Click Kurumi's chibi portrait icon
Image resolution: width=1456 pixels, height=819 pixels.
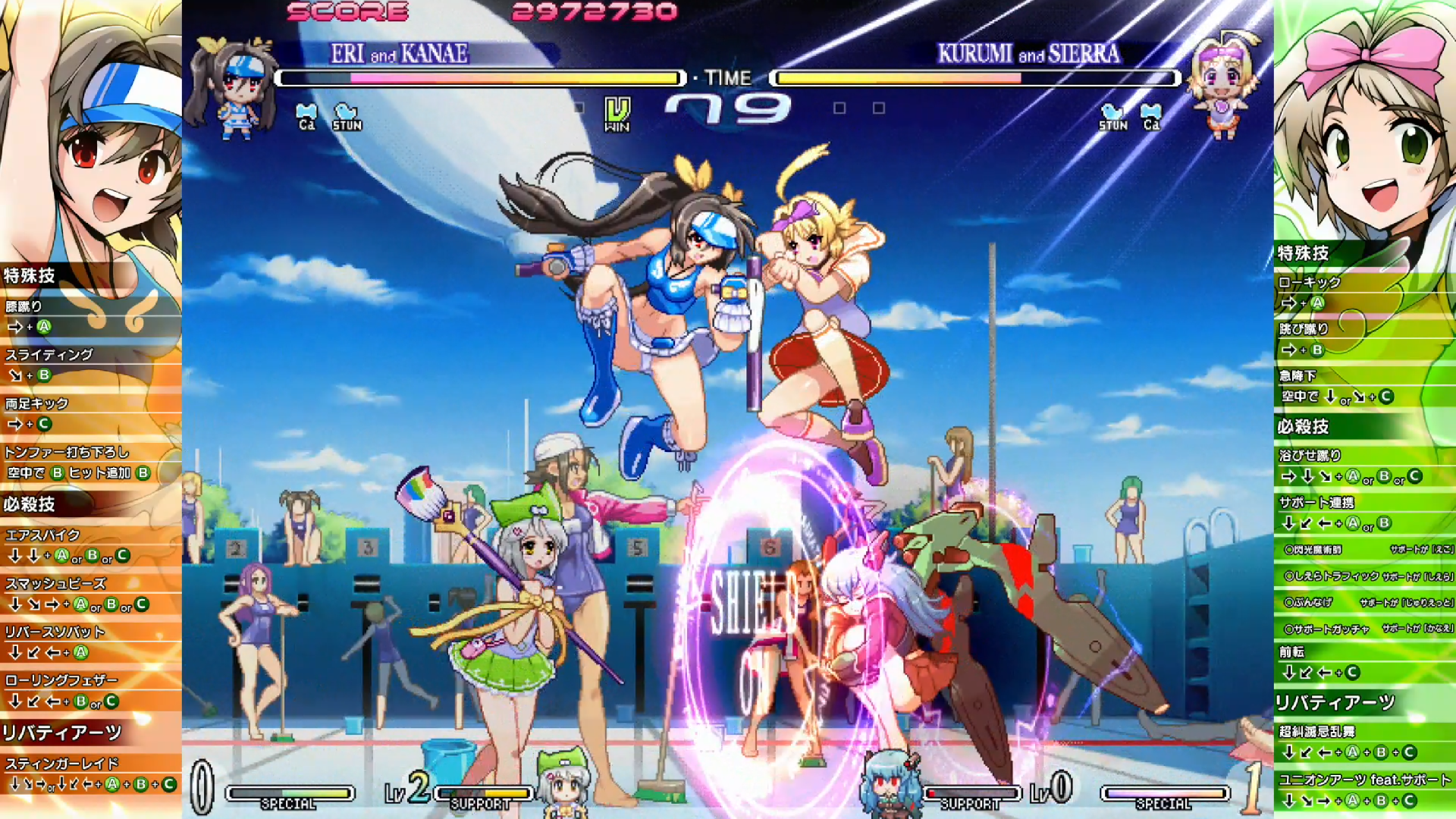pyautogui.click(x=1221, y=85)
